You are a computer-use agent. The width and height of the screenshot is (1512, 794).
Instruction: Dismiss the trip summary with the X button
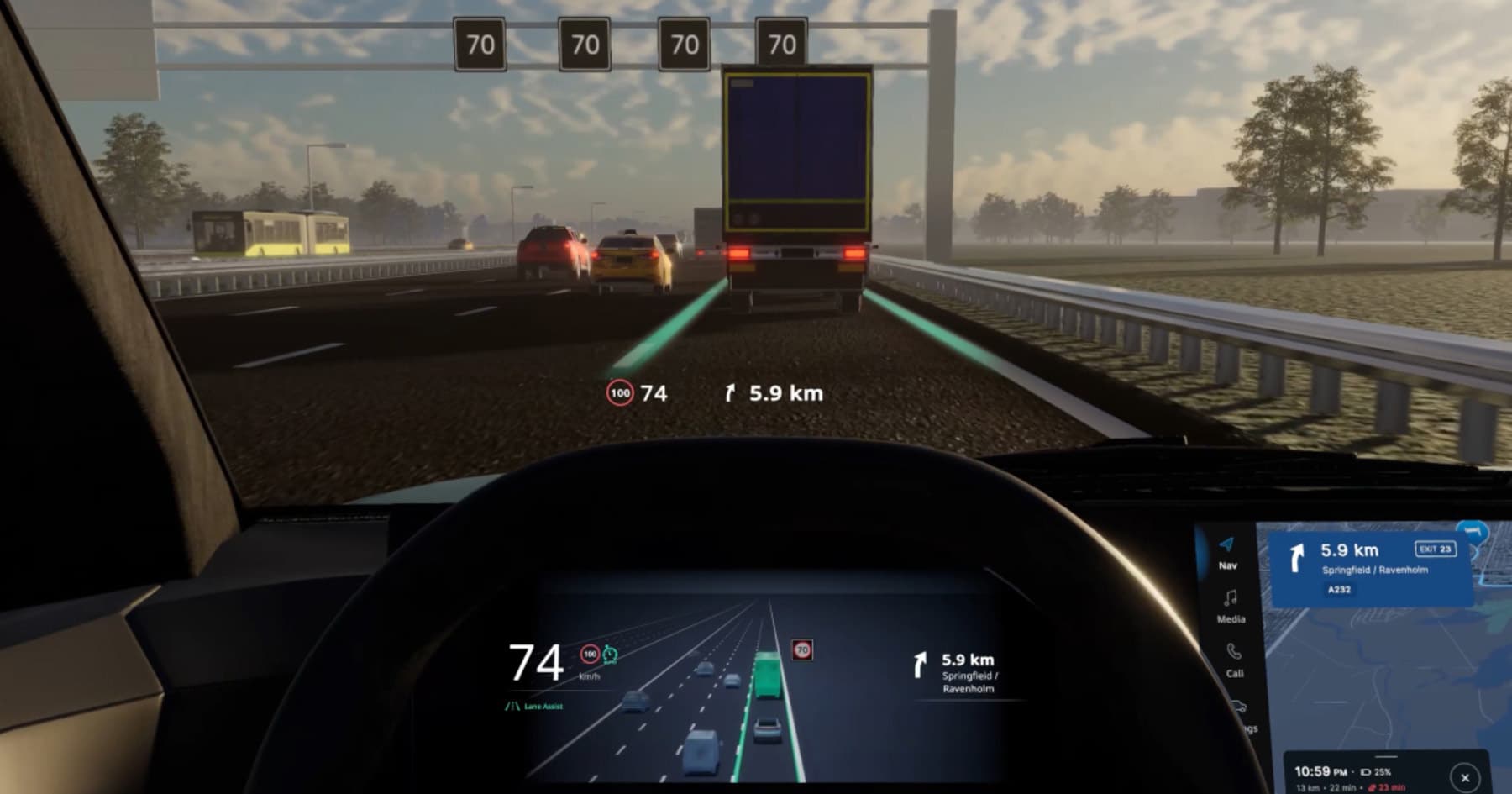pos(1464,777)
